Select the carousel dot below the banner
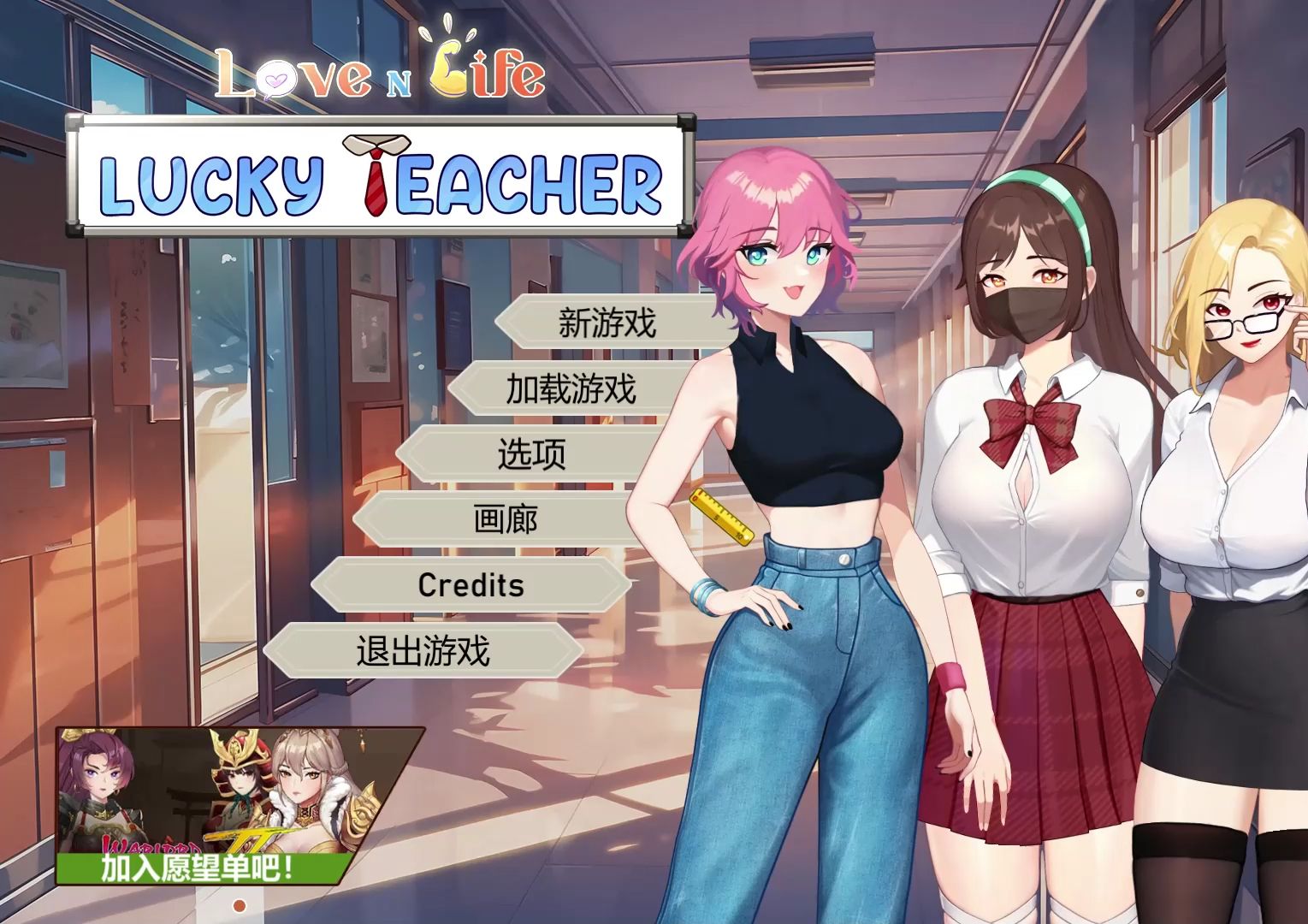 (x=240, y=904)
